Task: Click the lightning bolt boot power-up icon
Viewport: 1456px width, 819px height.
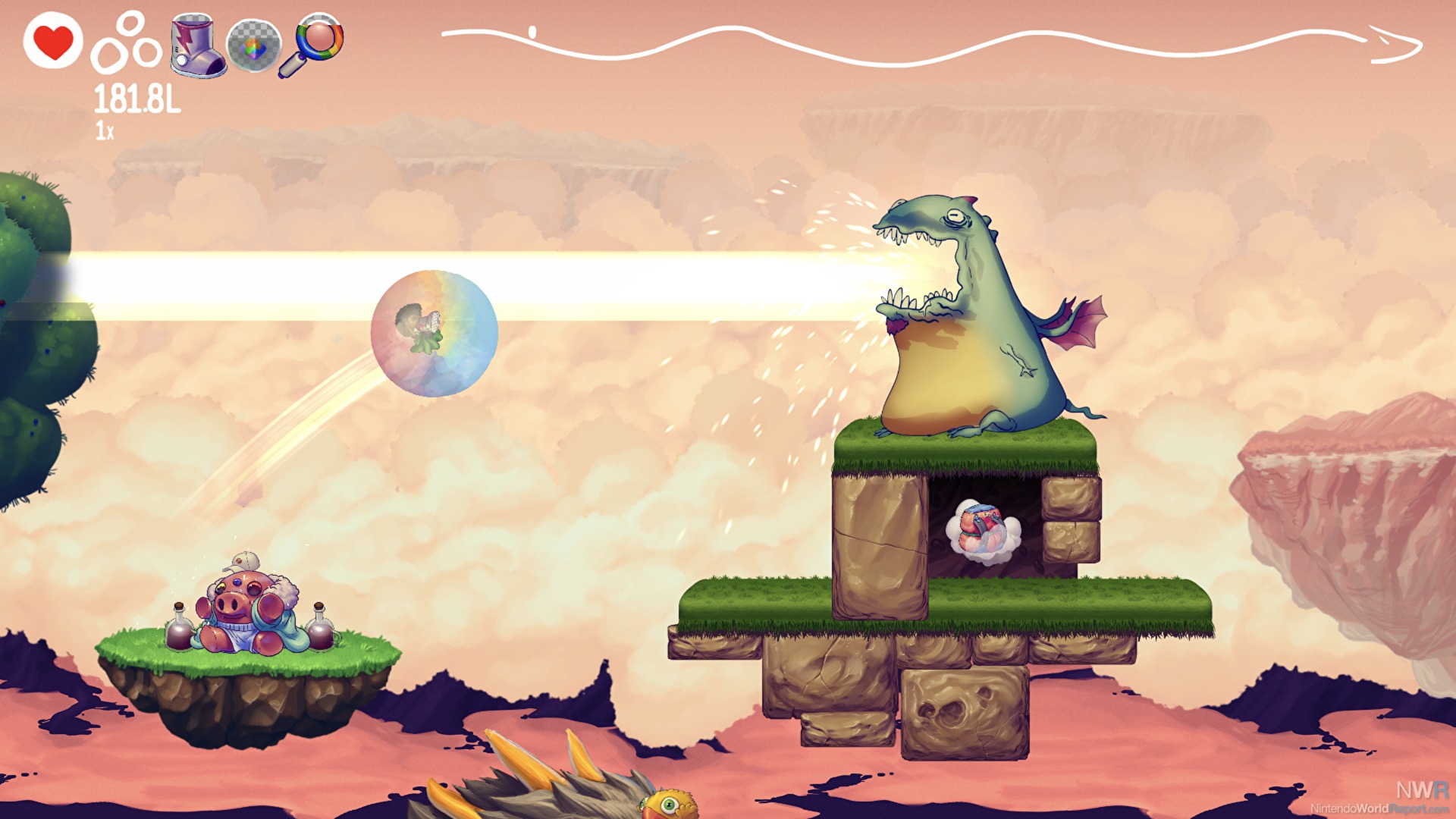Action: click(197, 45)
